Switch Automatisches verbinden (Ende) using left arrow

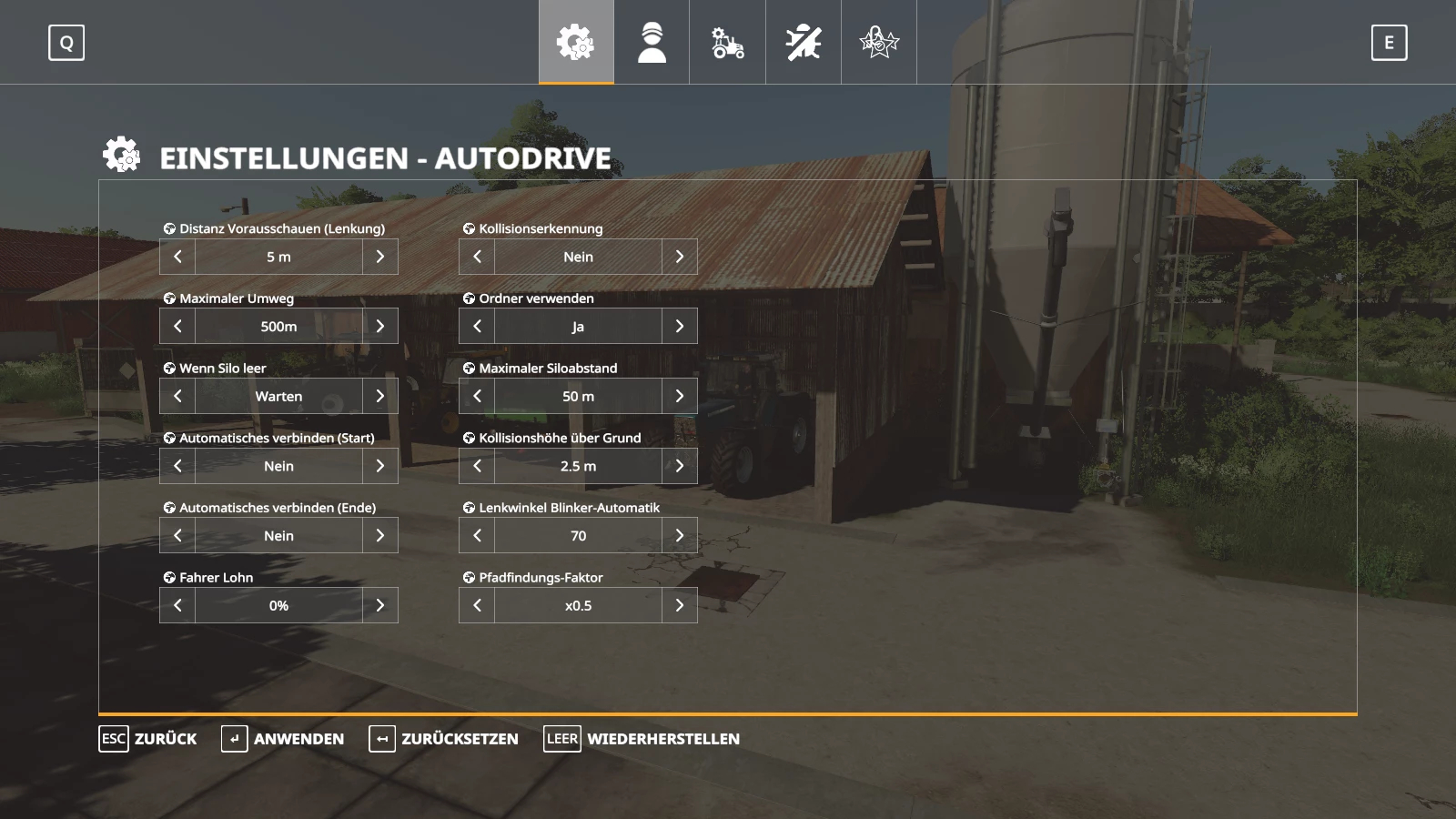[x=177, y=536]
